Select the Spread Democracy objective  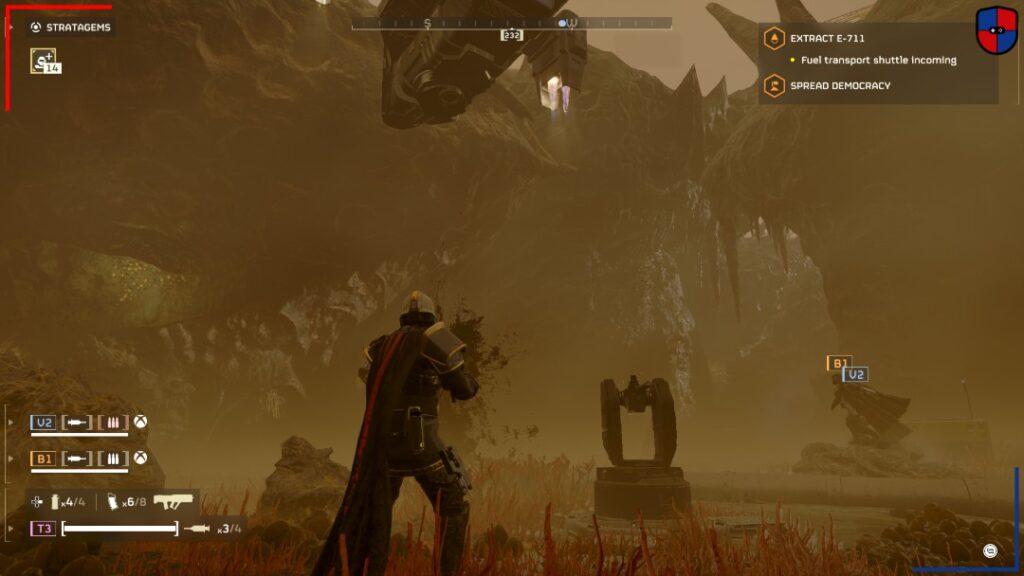coord(840,86)
